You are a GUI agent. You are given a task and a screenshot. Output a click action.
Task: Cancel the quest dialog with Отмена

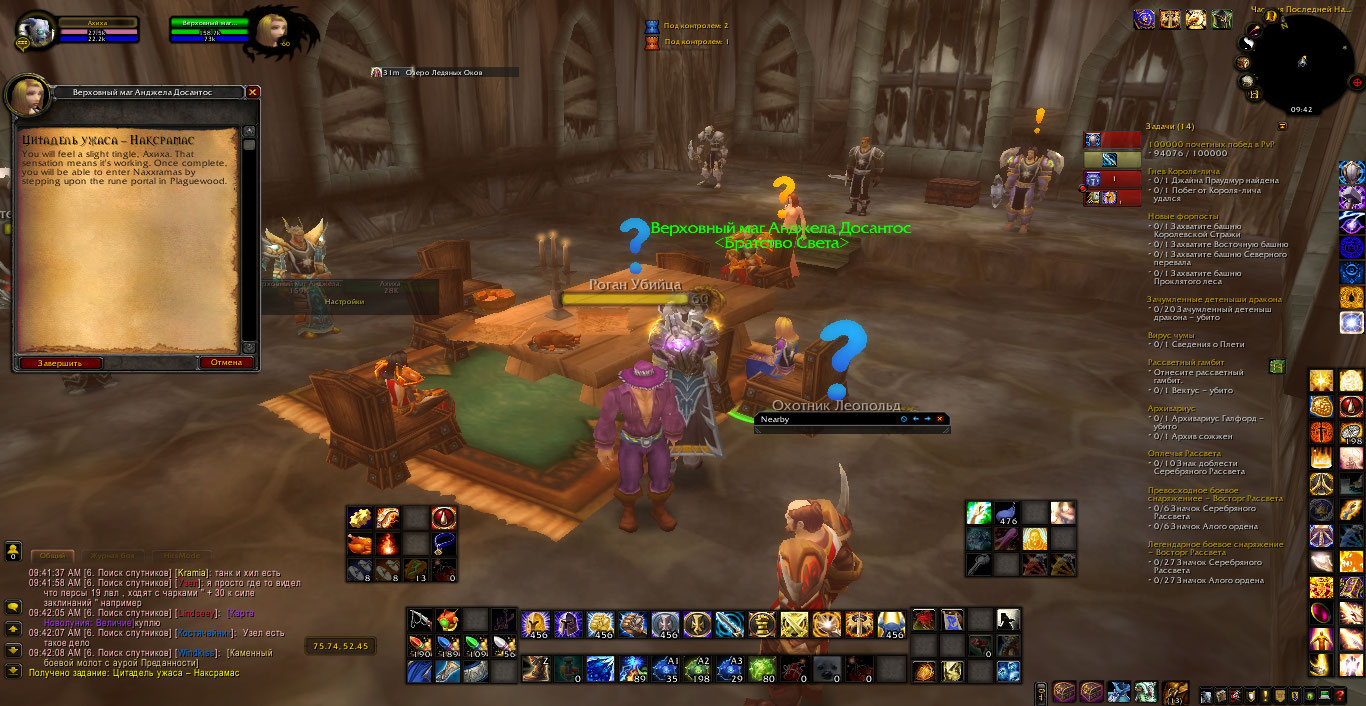226,363
